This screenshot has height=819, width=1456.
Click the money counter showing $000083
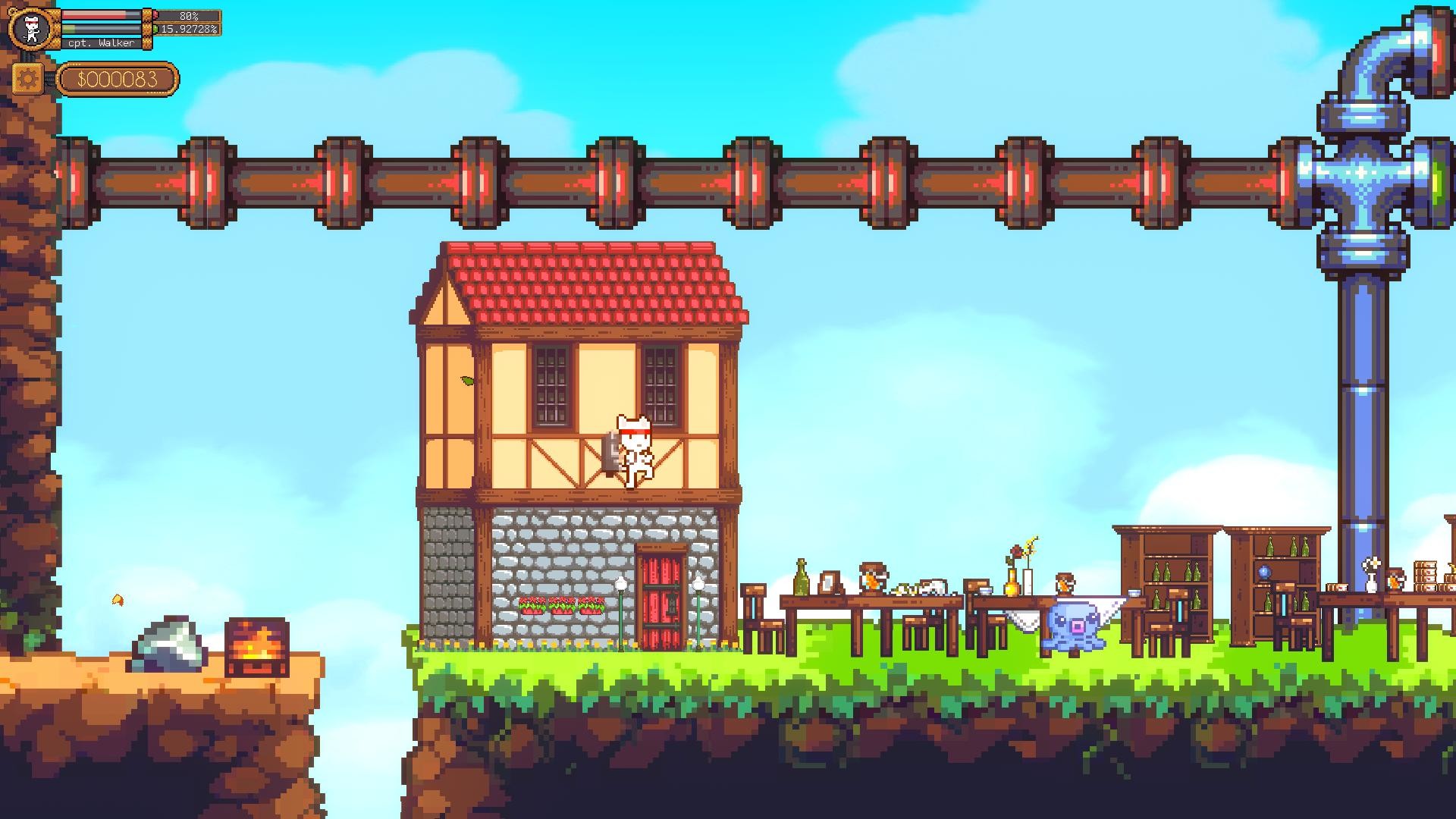118,78
